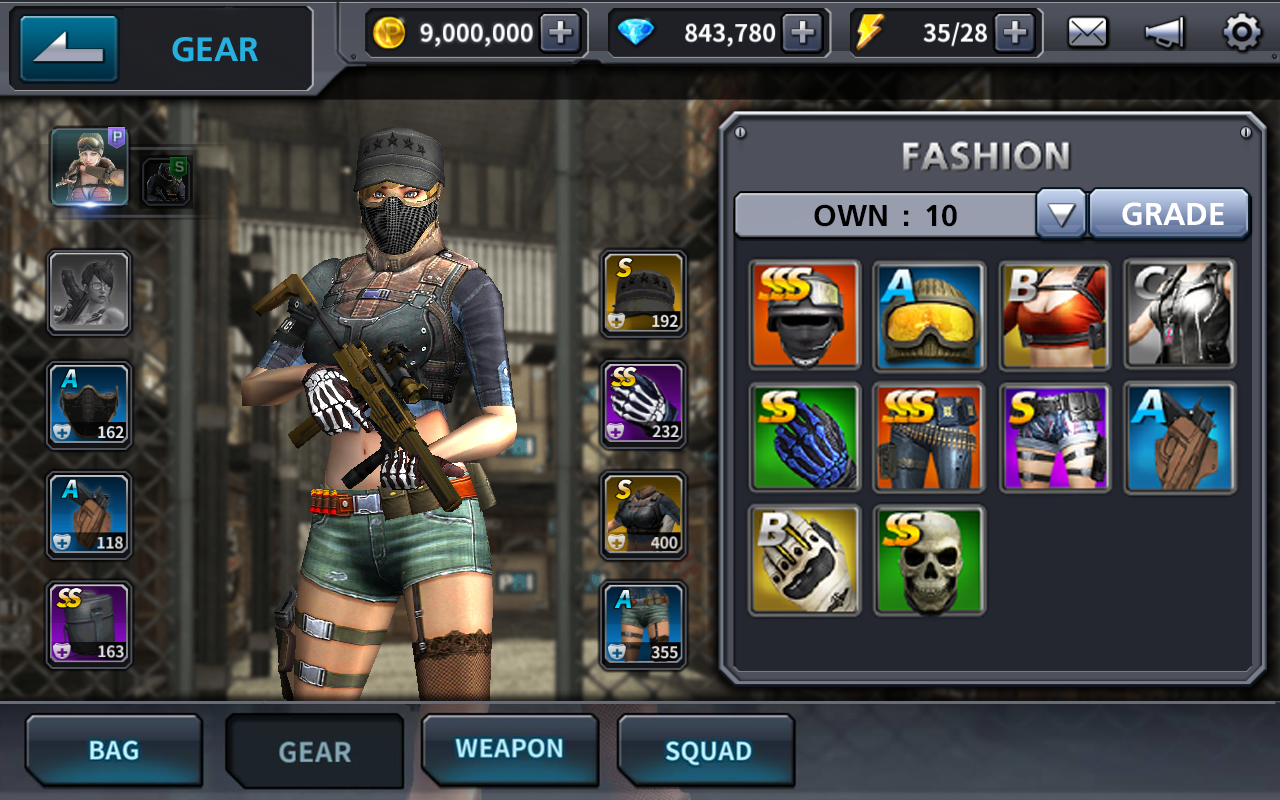Open the SQUAD tab
The height and width of the screenshot is (800, 1280).
tap(707, 751)
